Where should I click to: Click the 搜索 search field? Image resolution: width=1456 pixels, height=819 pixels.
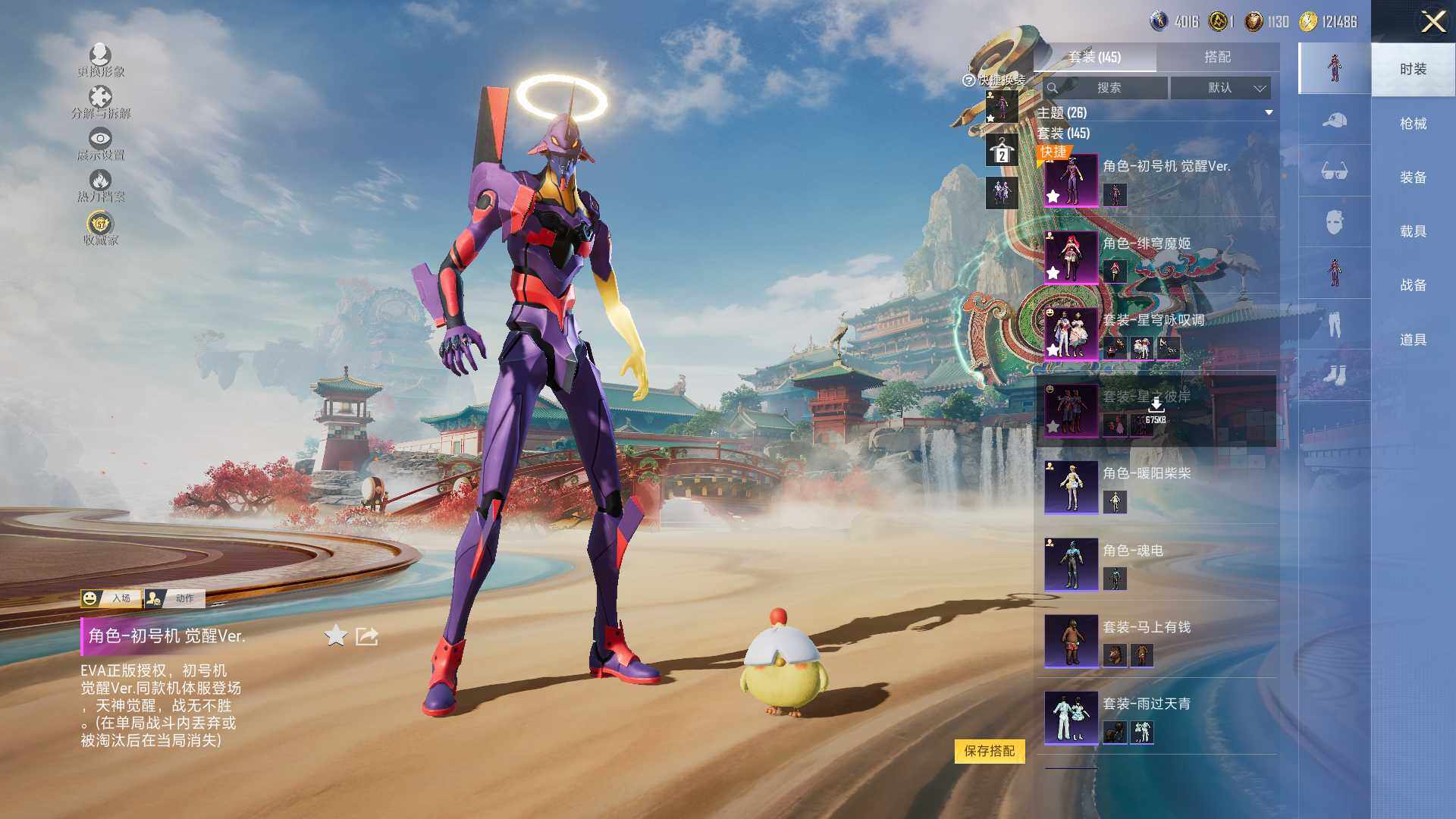1106,88
